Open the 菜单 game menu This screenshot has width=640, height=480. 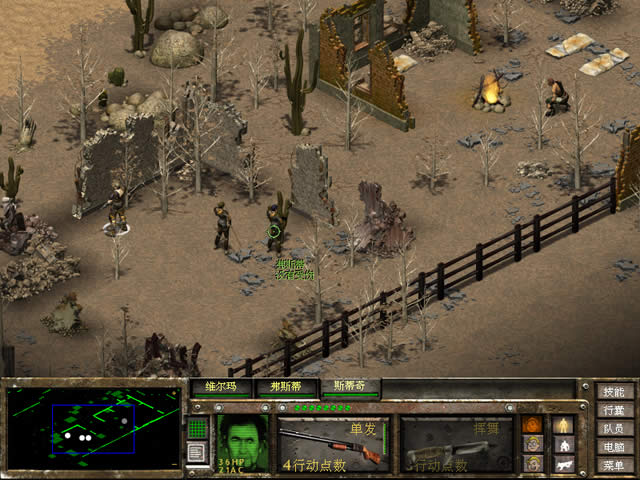614,465
